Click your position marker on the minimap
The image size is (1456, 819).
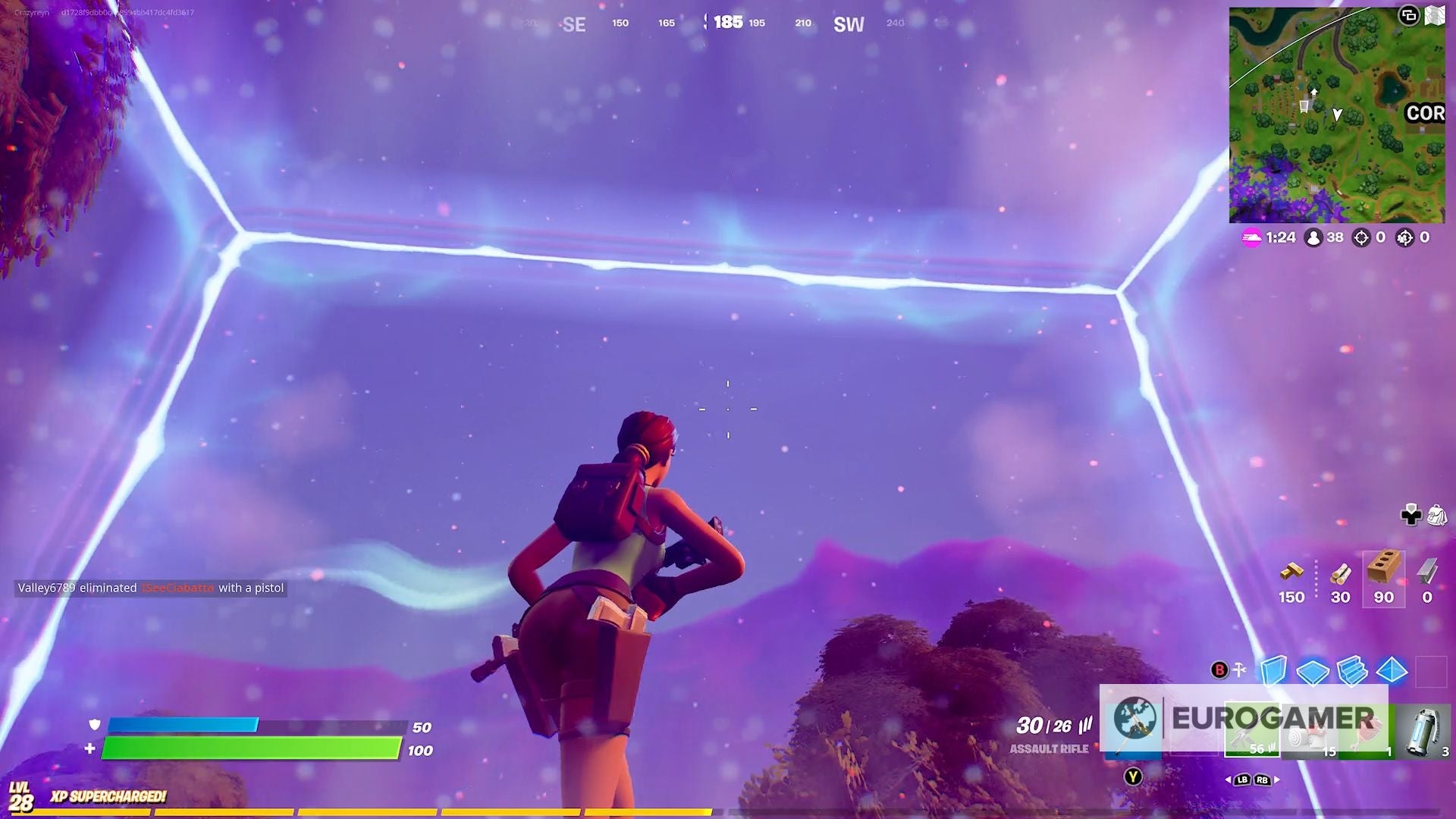1337,114
